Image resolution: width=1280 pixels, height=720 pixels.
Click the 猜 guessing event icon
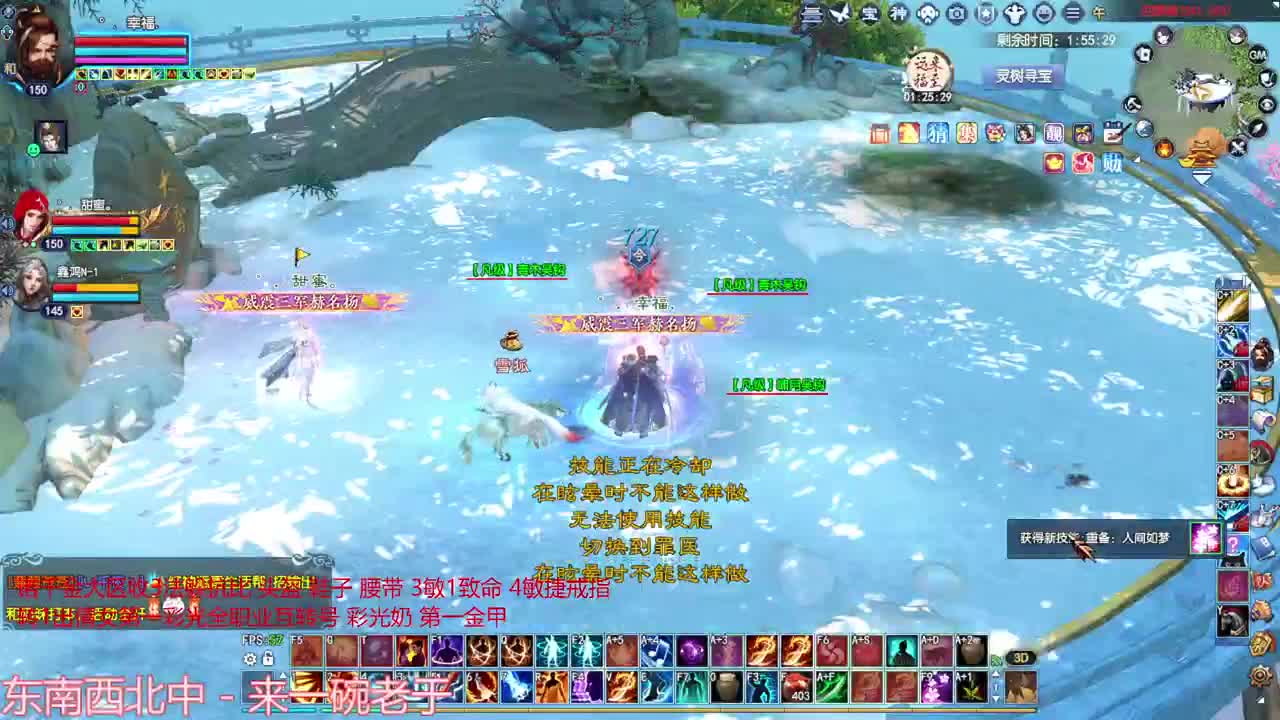[937, 133]
